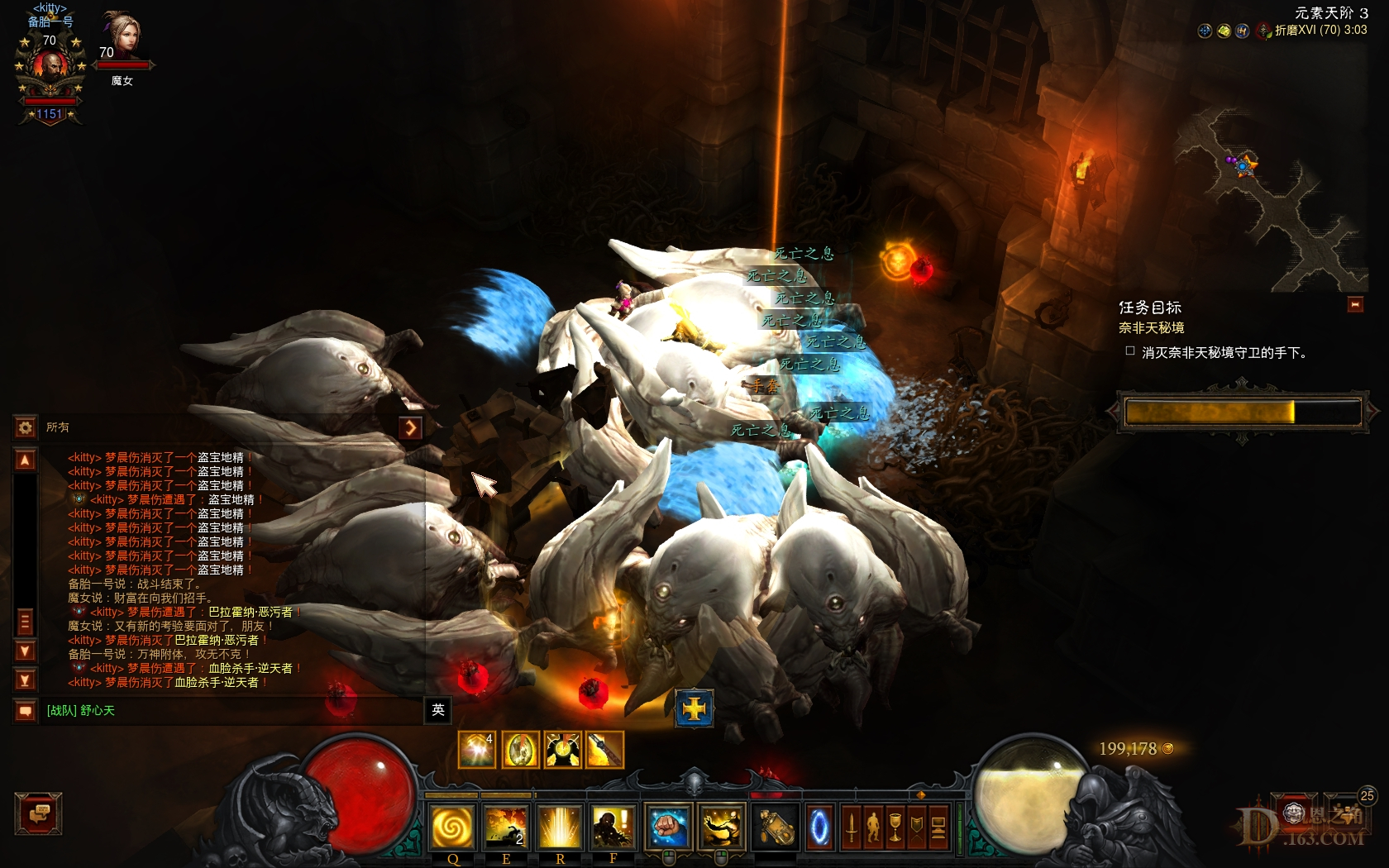Click the chat bubble icon below the chat log
The image size is (1389, 868).
(x=25, y=709)
